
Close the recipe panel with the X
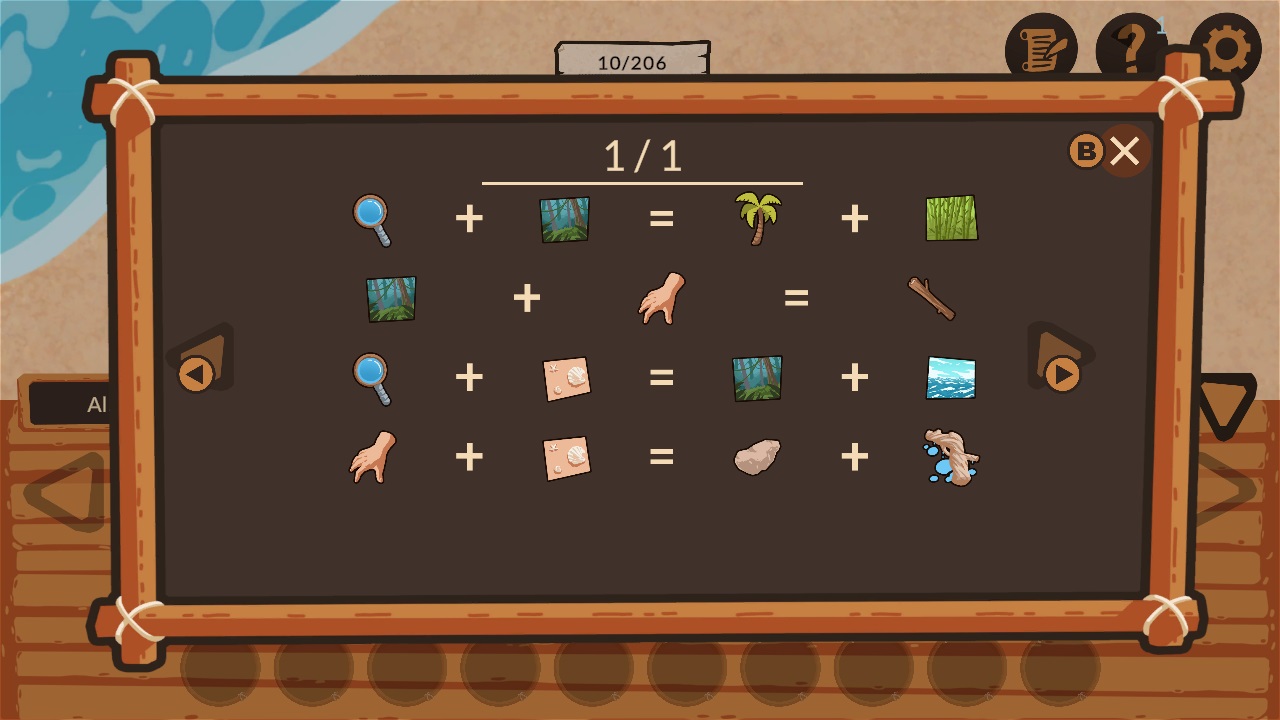(x=1124, y=151)
